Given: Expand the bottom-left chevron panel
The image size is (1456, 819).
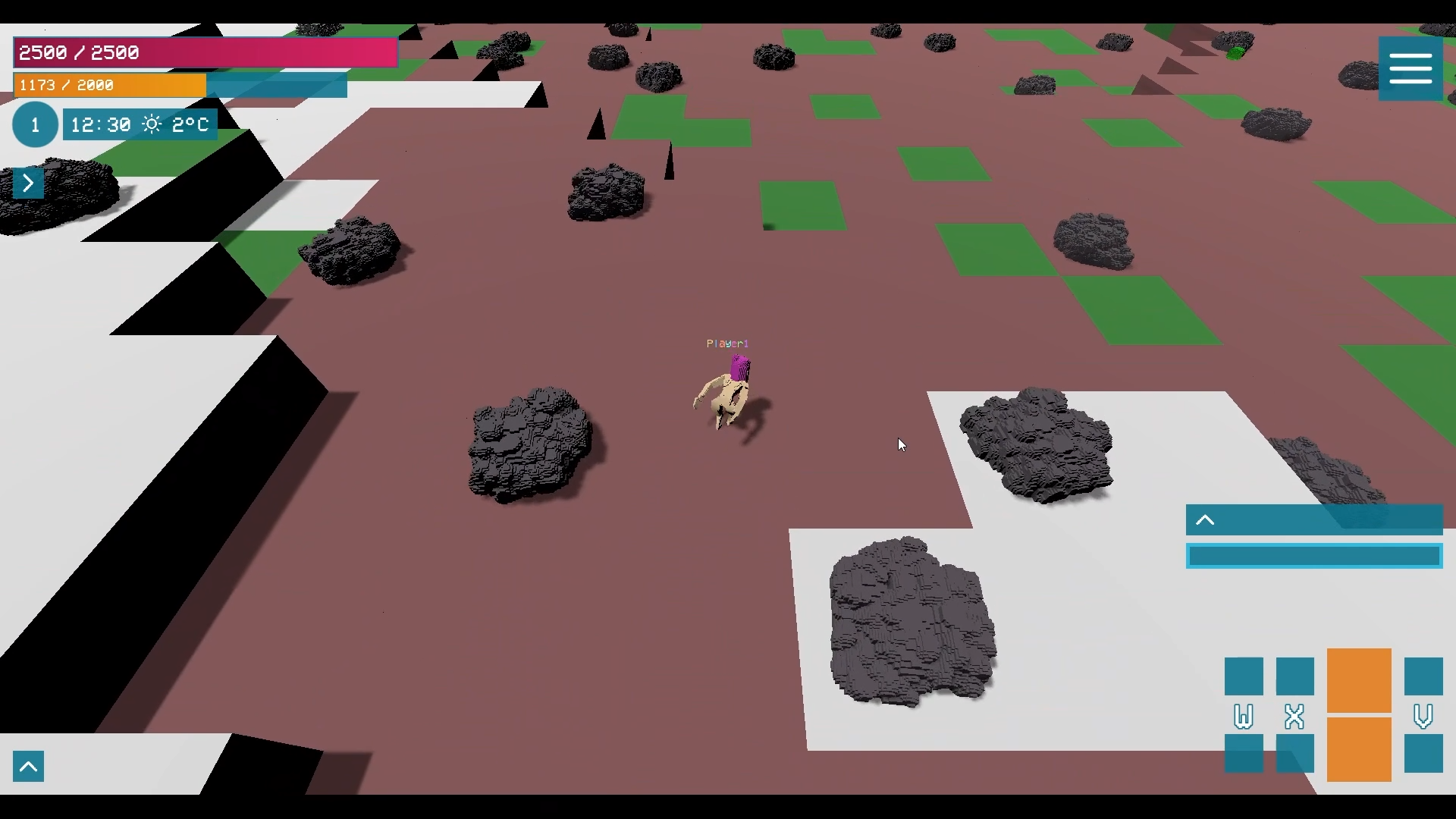Looking at the screenshot, I should tap(28, 765).
